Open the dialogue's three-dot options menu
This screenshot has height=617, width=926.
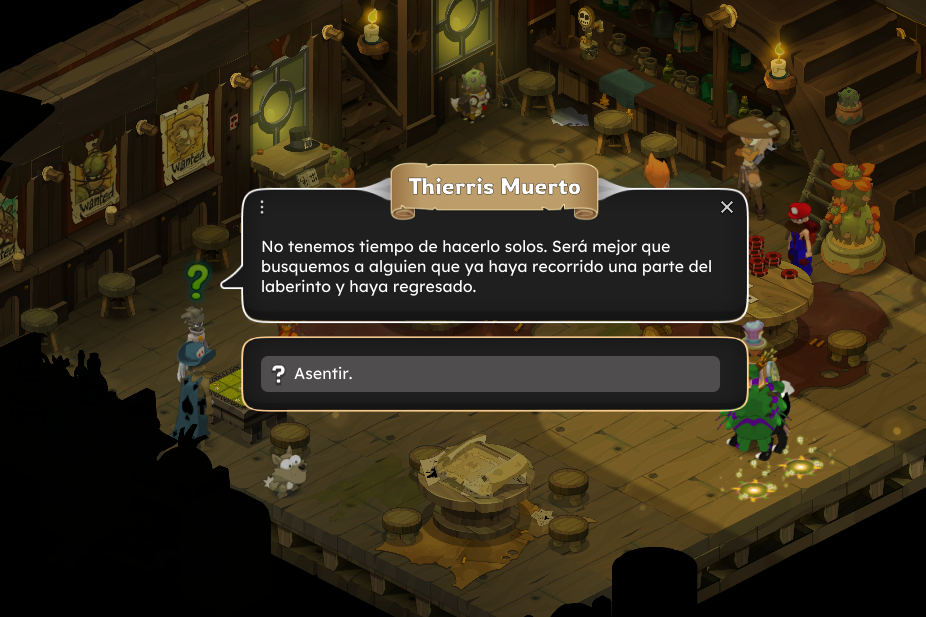tap(262, 207)
